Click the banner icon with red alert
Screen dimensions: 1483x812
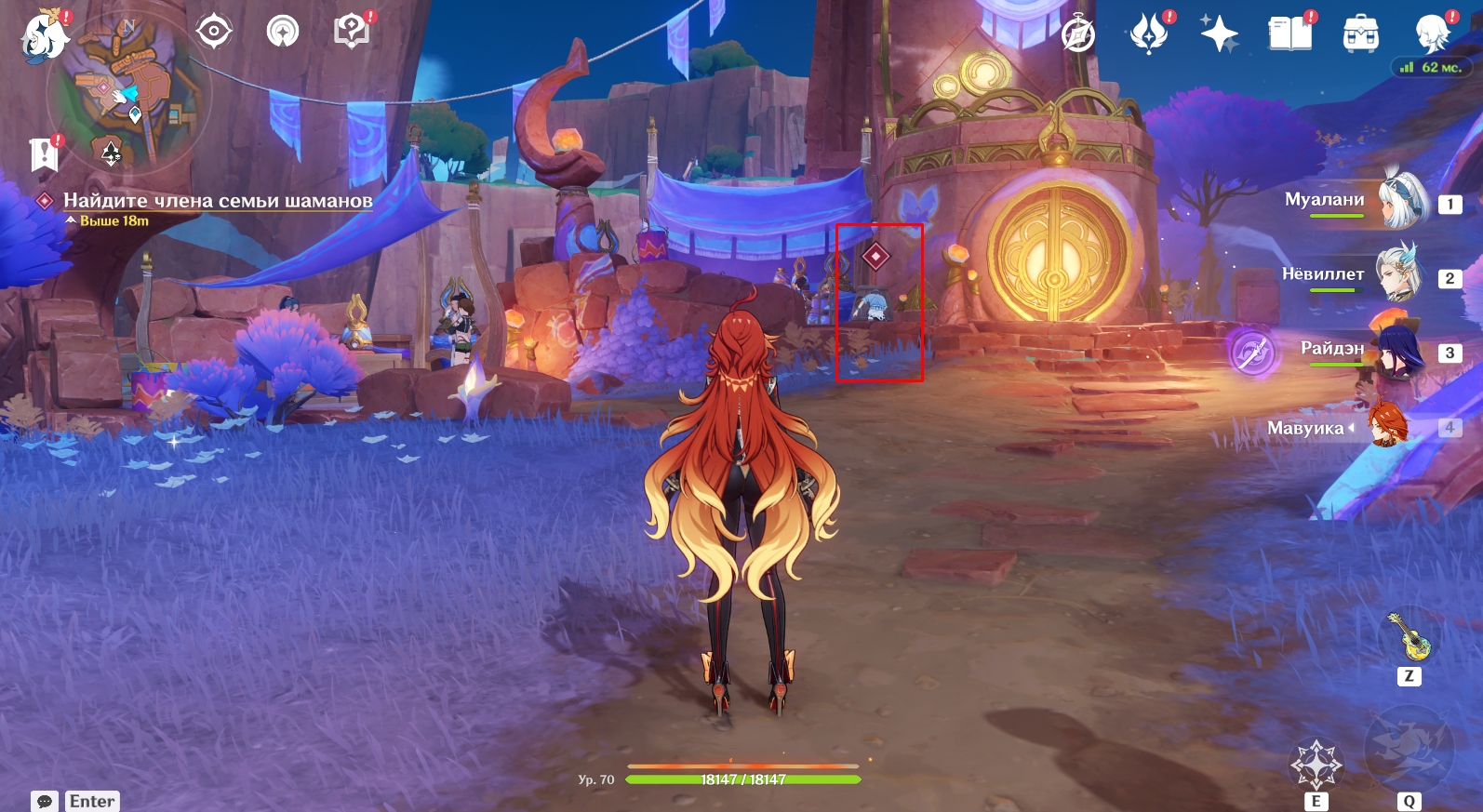pyautogui.click(x=44, y=154)
